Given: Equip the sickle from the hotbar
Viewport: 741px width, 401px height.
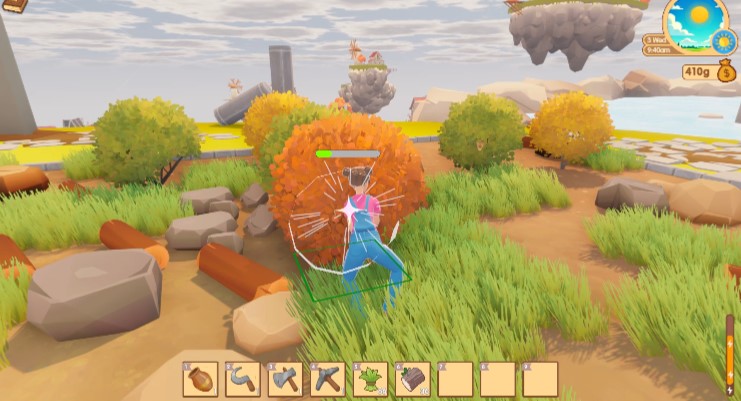Looking at the screenshot, I should [242, 379].
